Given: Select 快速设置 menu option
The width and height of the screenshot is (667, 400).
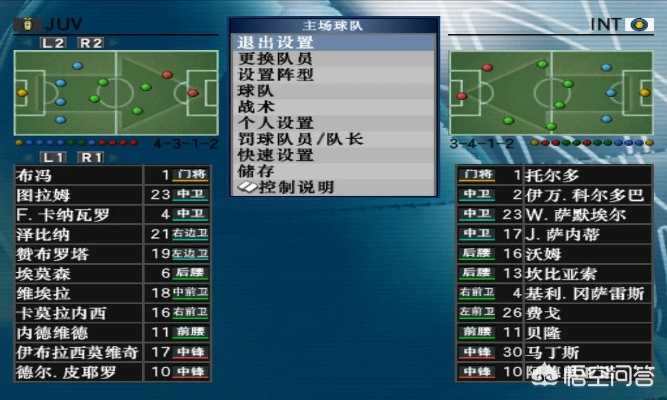Looking at the screenshot, I should (x=275, y=155).
